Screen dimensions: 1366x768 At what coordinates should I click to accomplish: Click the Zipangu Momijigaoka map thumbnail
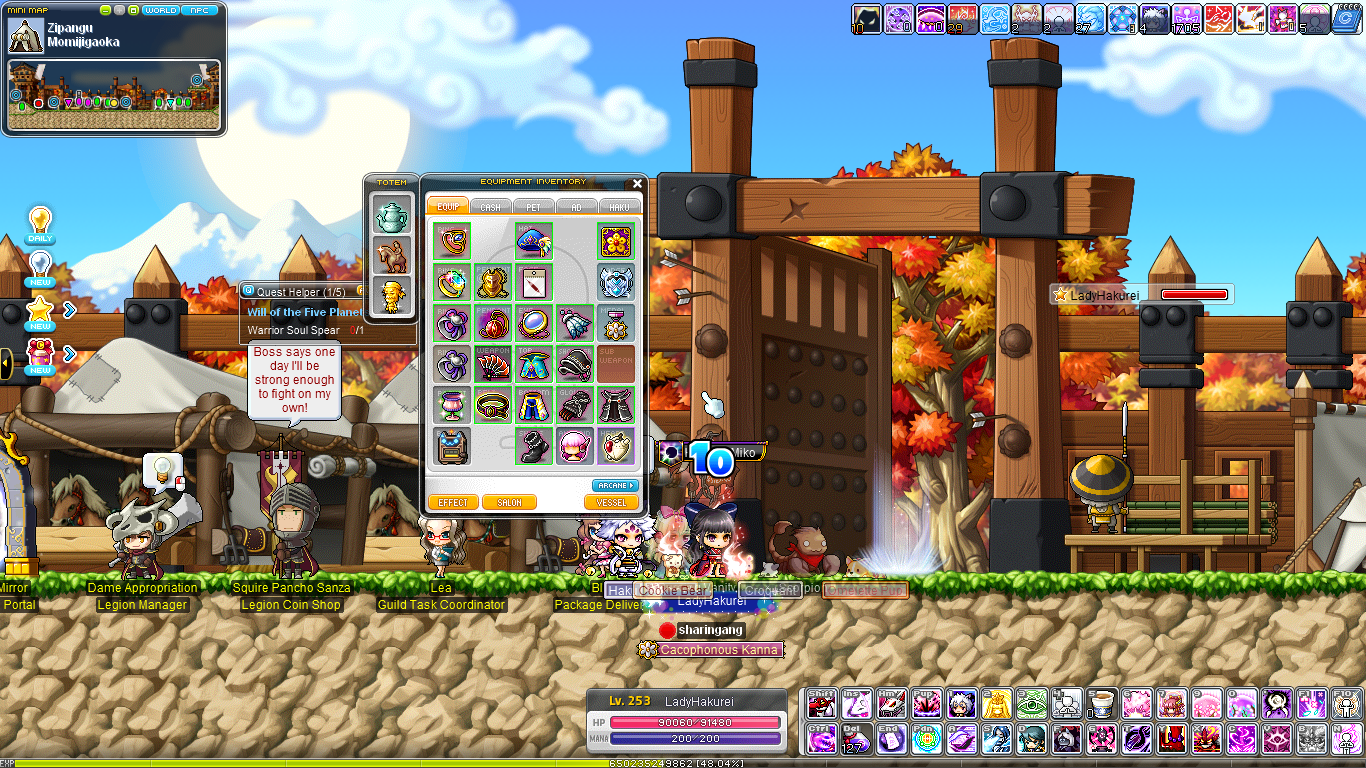[26, 35]
